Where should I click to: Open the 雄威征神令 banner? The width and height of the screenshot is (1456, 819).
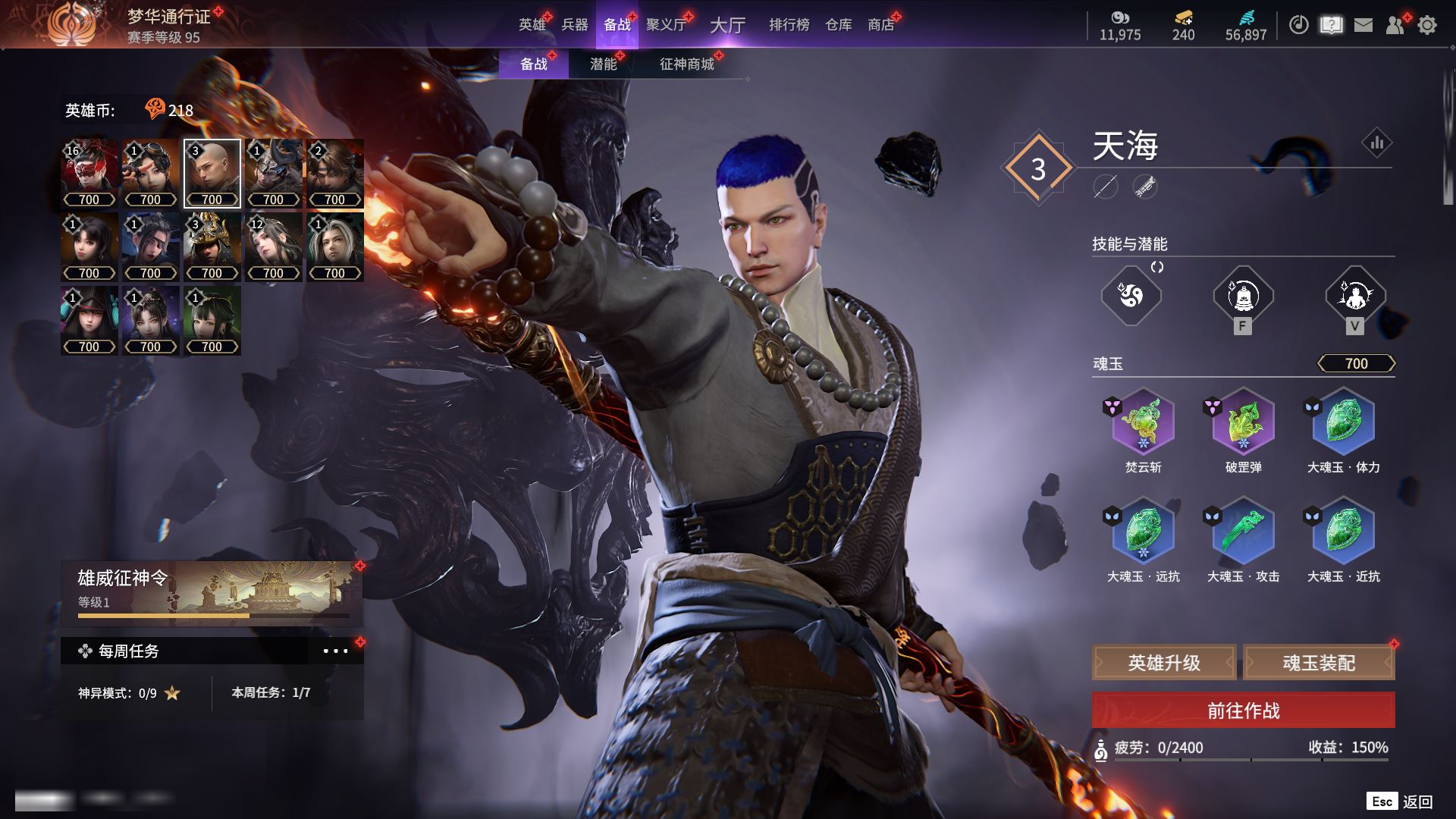pyautogui.click(x=212, y=593)
